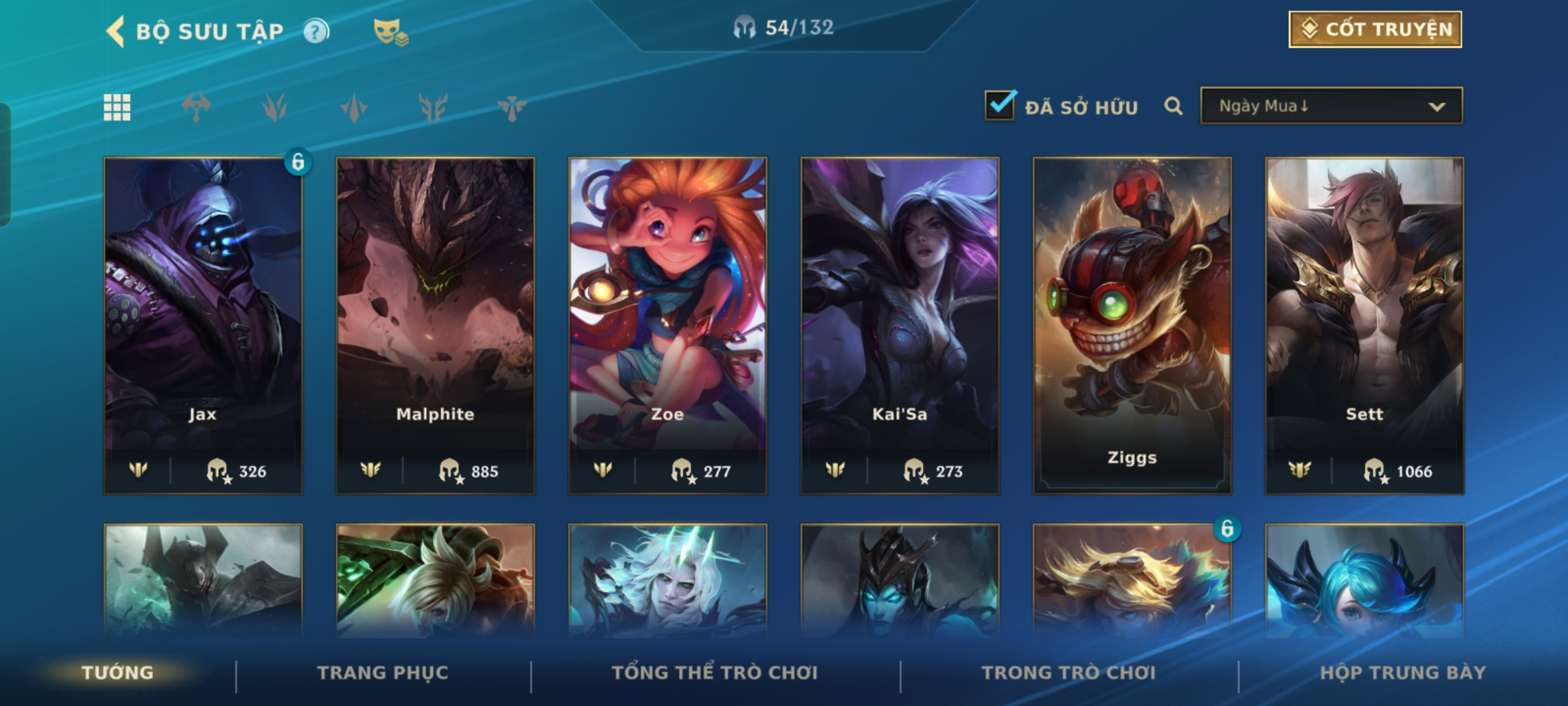Open the question mark help icon
1568x706 pixels.
click(316, 31)
